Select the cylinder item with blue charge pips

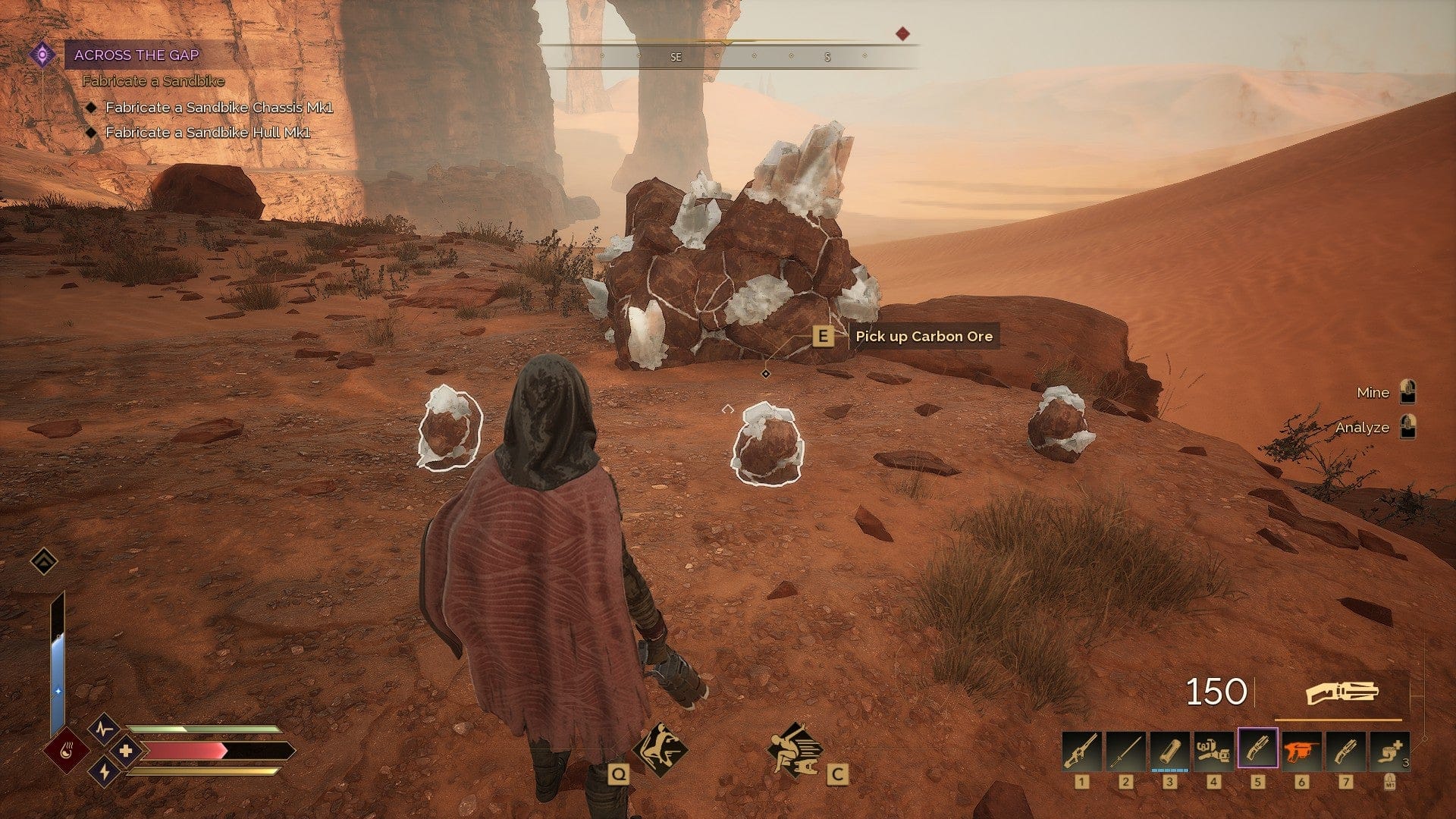pos(1169,750)
